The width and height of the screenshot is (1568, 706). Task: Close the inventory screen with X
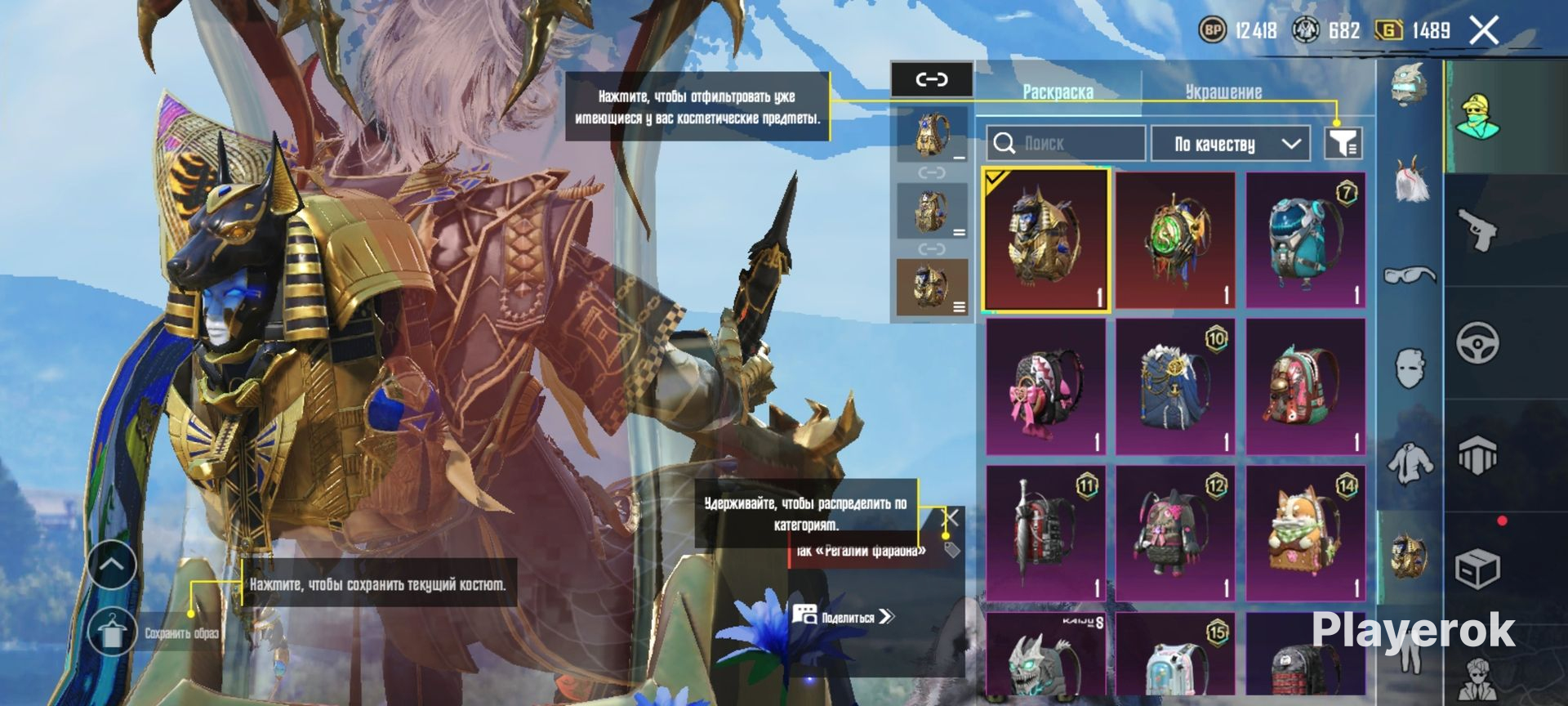[x=1483, y=31]
